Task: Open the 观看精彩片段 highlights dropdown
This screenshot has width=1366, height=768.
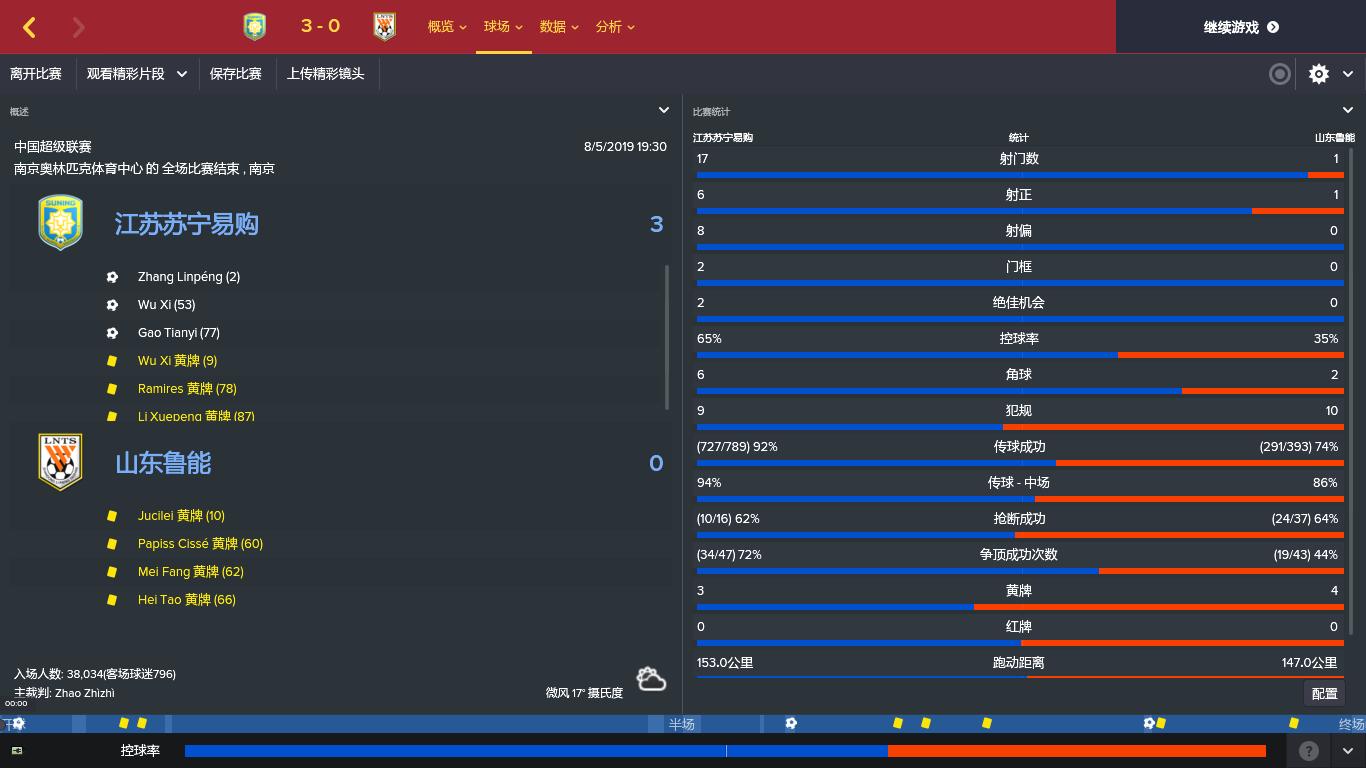Action: tap(137, 74)
